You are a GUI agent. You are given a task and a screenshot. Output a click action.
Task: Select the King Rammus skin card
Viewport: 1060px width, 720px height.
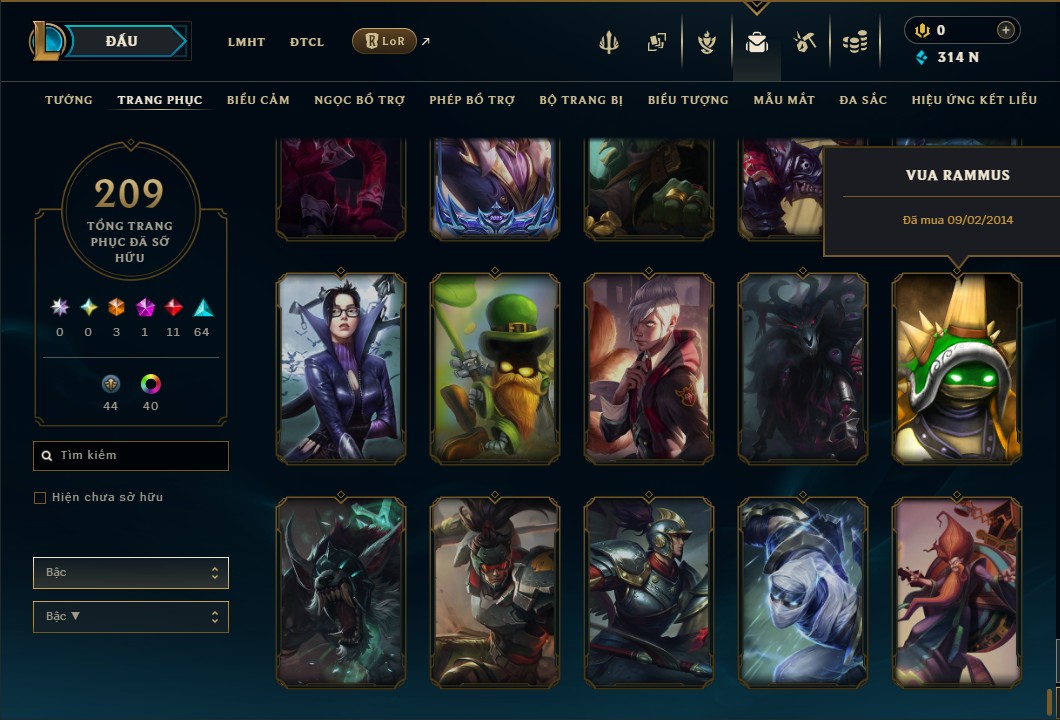click(957, 369)
